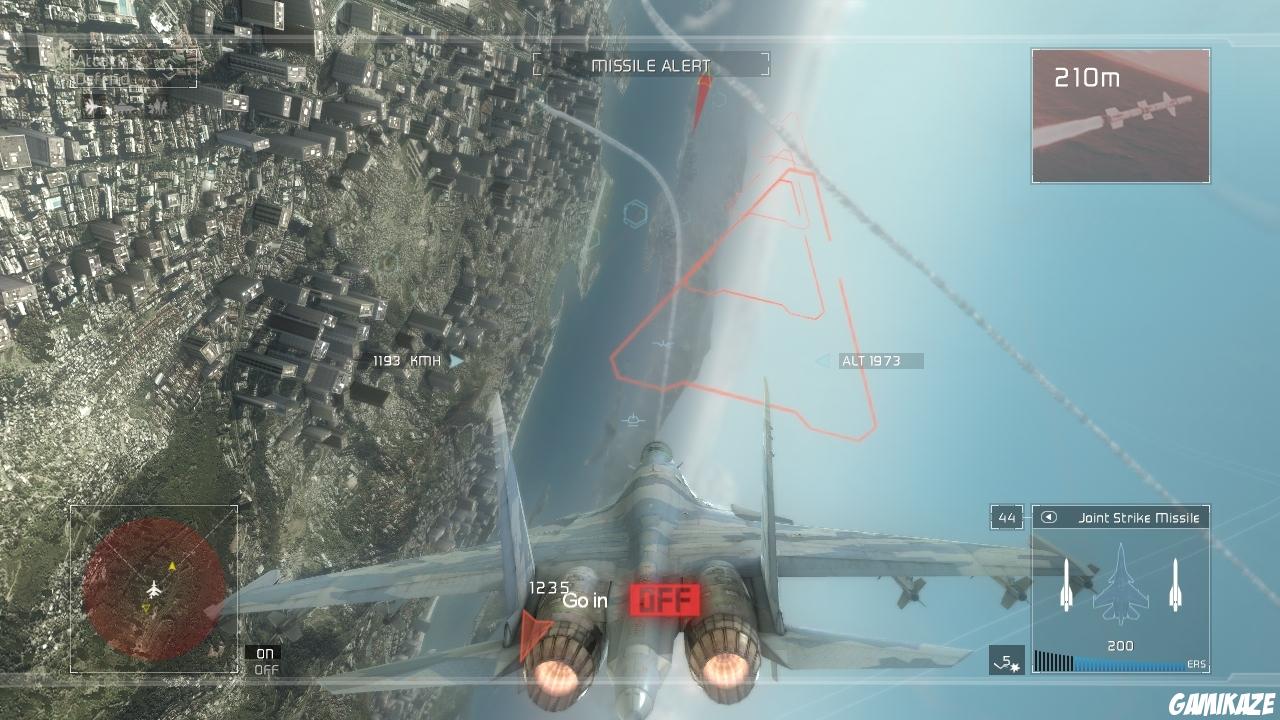Click the 210m missile camera view

point(1120,115)
